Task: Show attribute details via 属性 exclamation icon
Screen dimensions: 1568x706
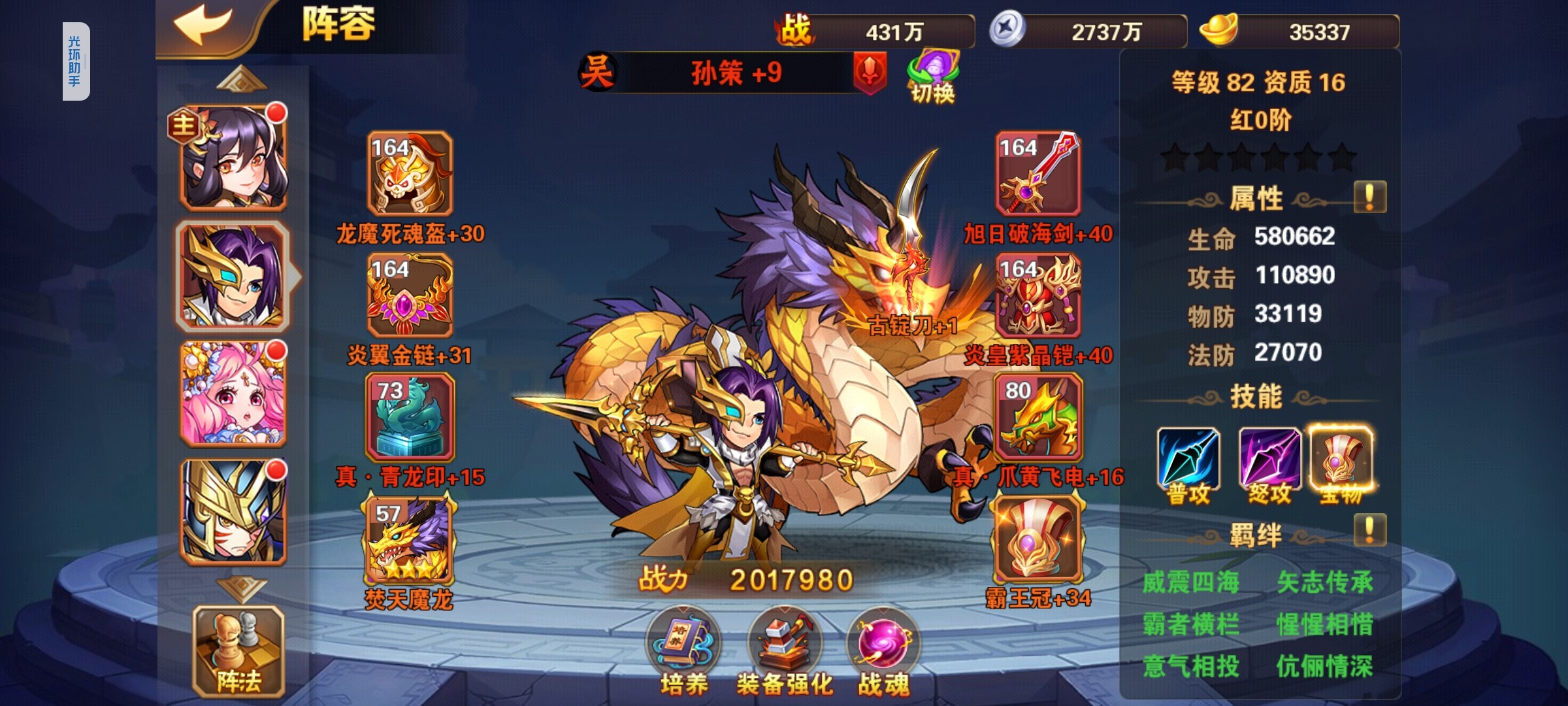Action: (1370, 197)
